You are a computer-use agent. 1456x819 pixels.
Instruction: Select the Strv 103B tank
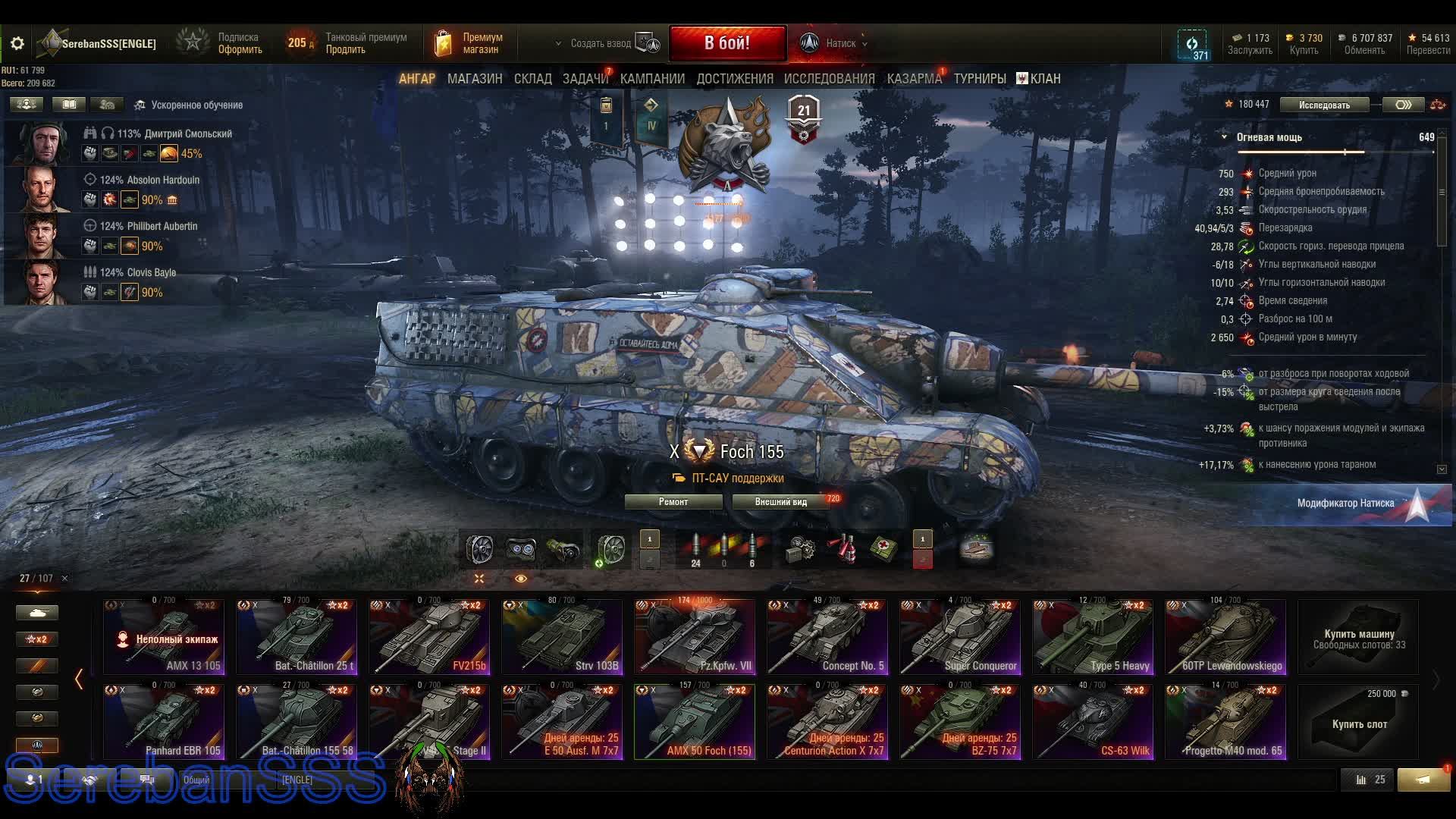(562, 637)
